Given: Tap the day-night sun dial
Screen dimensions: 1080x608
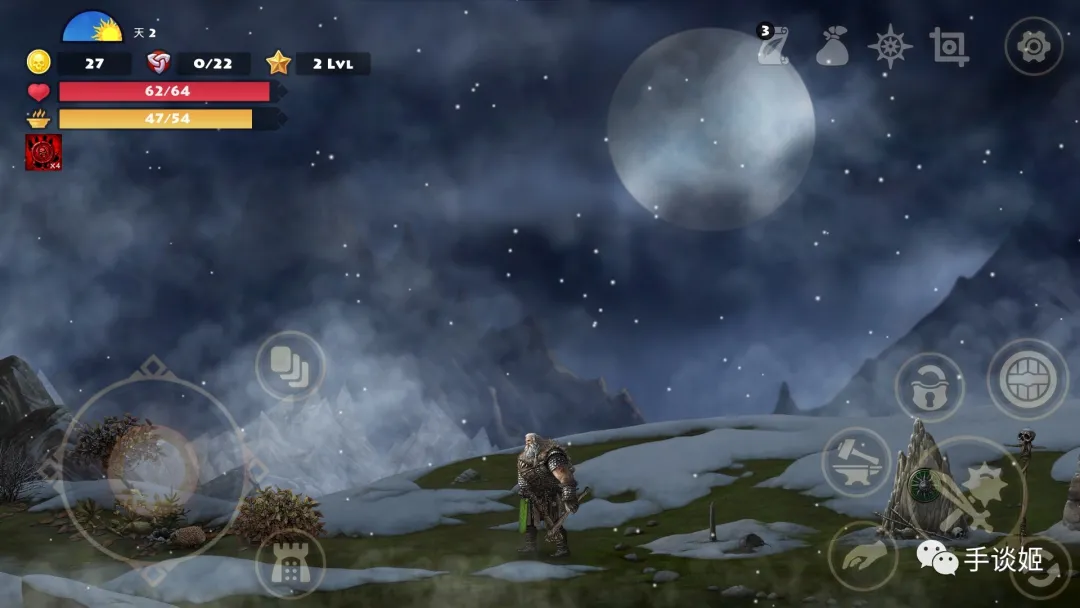Looking at the screenshot, I should (92, 27).
